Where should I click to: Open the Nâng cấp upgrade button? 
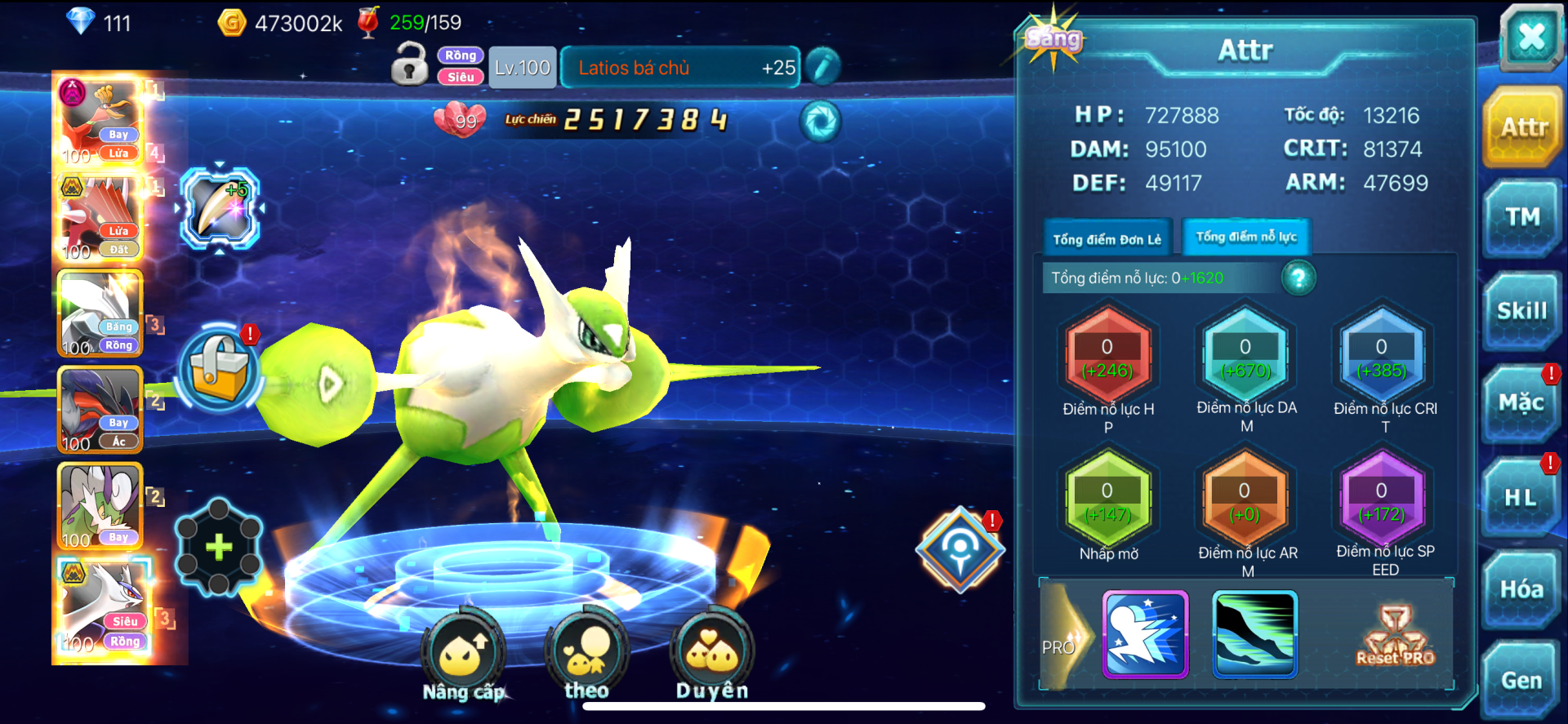[463, 657]
